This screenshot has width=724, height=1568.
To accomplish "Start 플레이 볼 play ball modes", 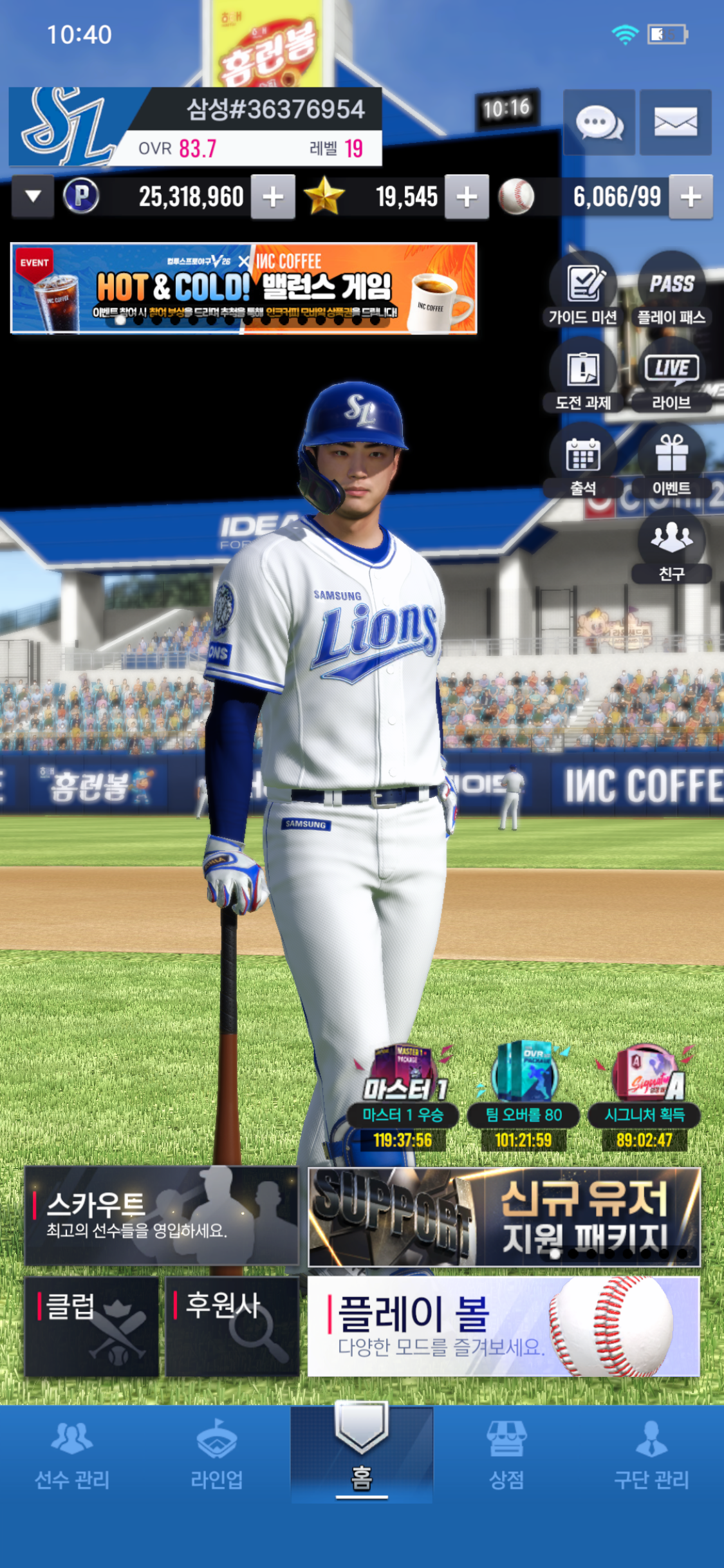I will tap(503, 1327).
